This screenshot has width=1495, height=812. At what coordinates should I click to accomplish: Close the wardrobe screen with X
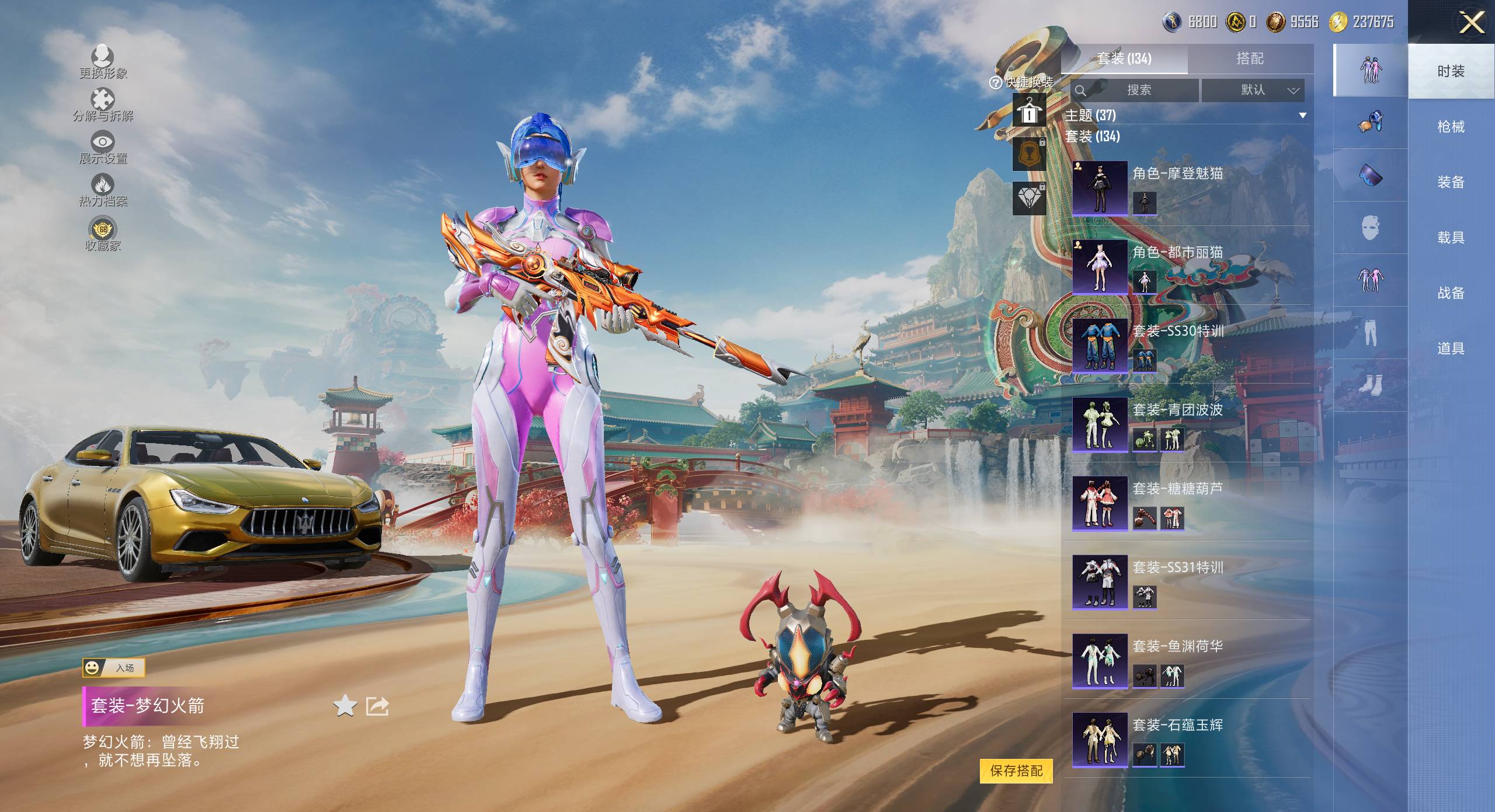tap(1472, 23)
